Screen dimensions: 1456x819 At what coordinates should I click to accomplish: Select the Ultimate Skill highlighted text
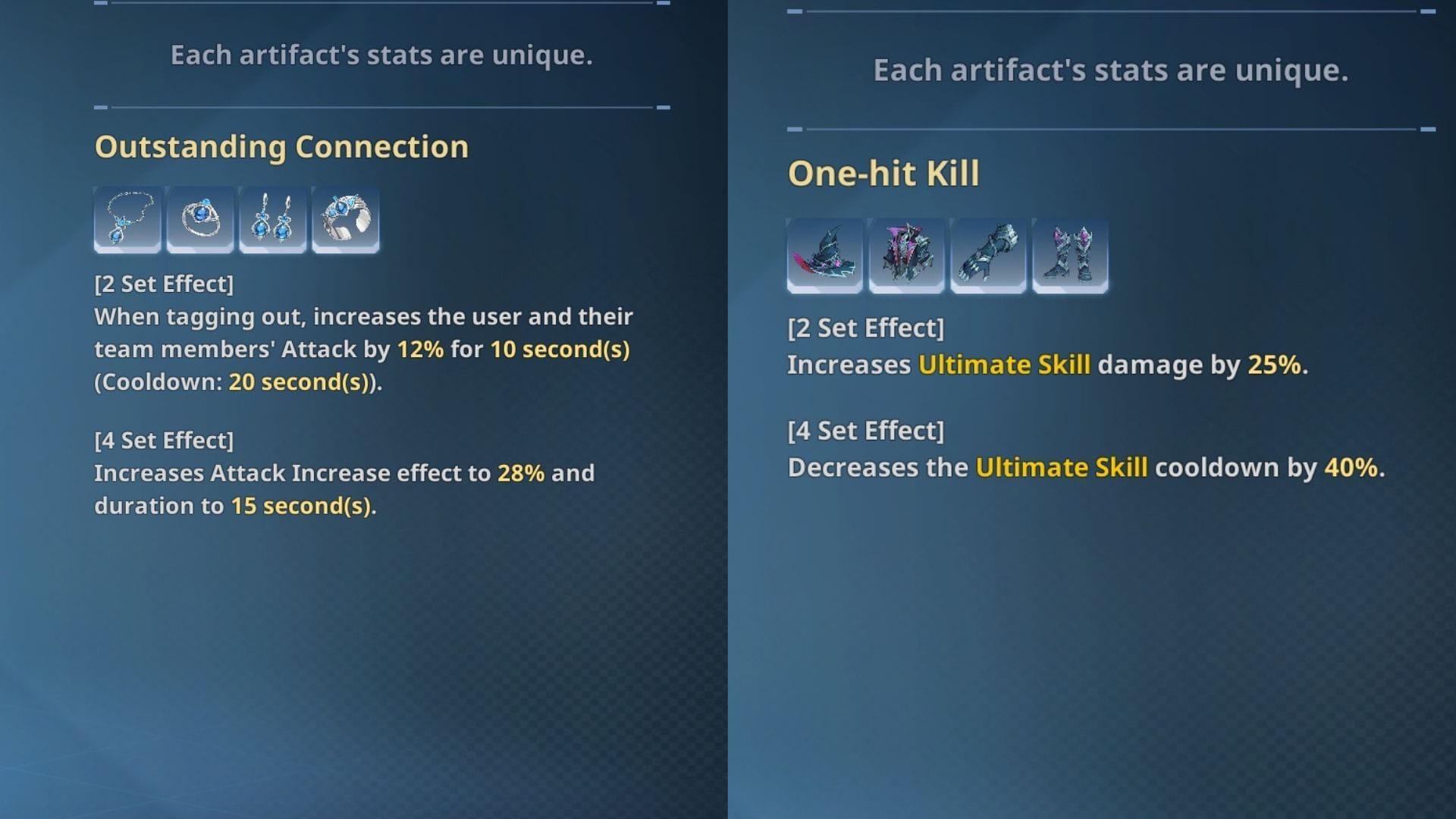[1004, 364]
